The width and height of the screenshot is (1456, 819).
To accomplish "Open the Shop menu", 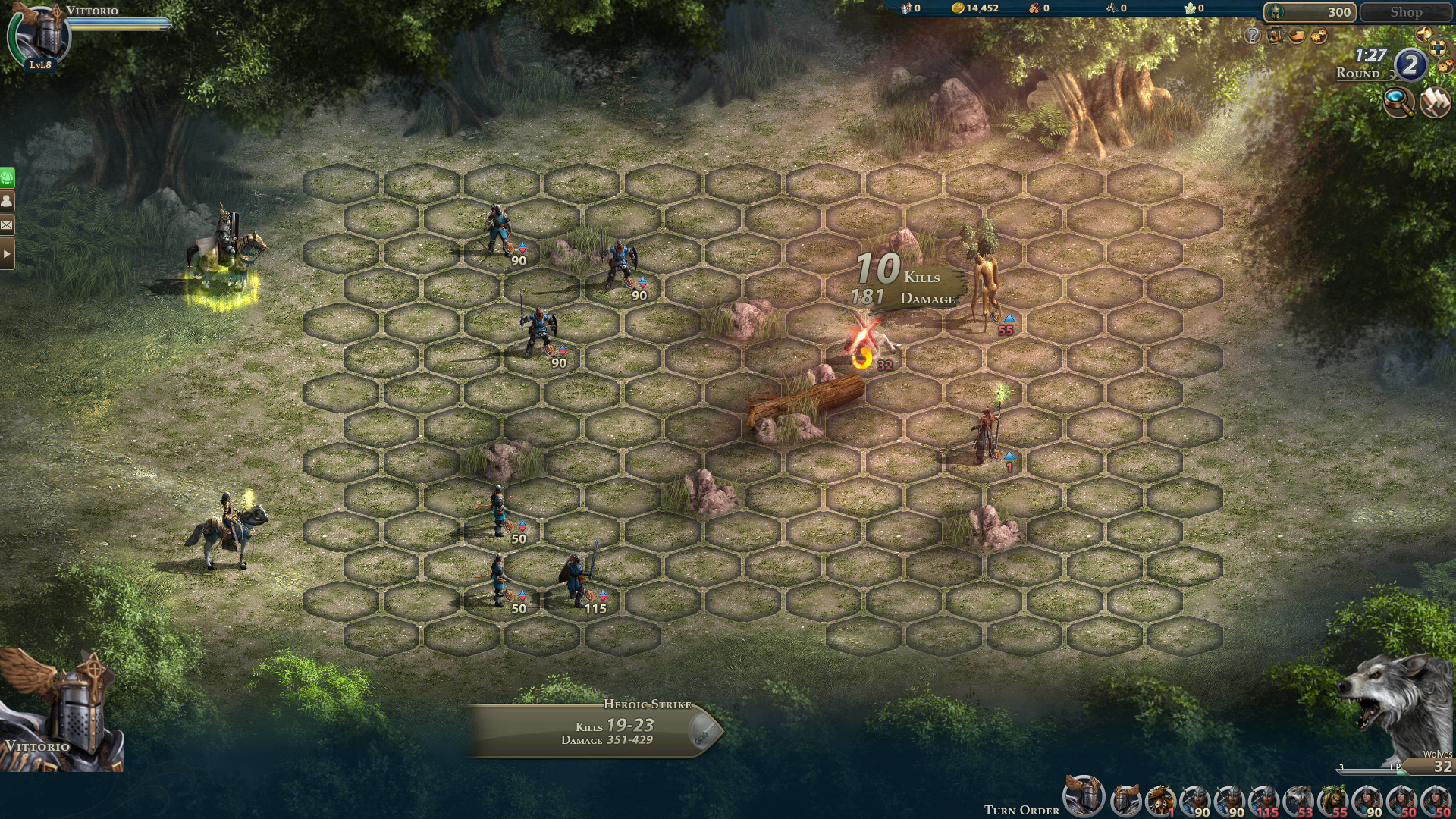I will click(x=1407, y=12).
